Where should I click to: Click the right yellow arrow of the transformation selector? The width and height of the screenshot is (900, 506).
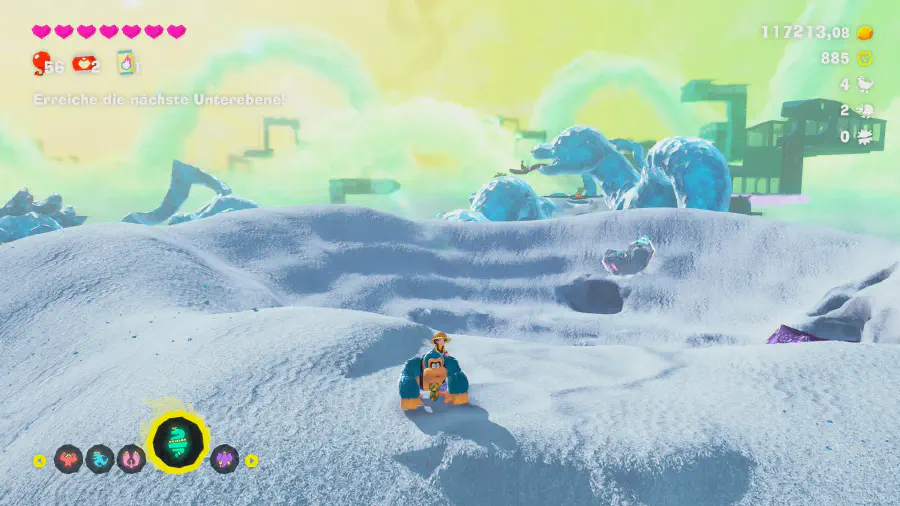252,461
